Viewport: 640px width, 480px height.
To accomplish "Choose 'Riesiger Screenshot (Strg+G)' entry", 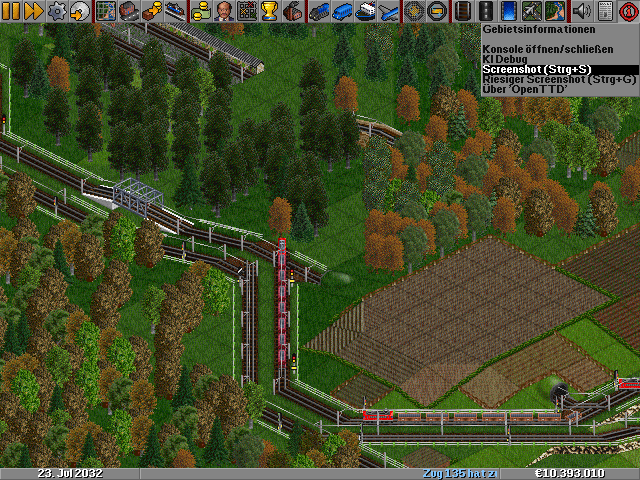I will click(545, 79).
